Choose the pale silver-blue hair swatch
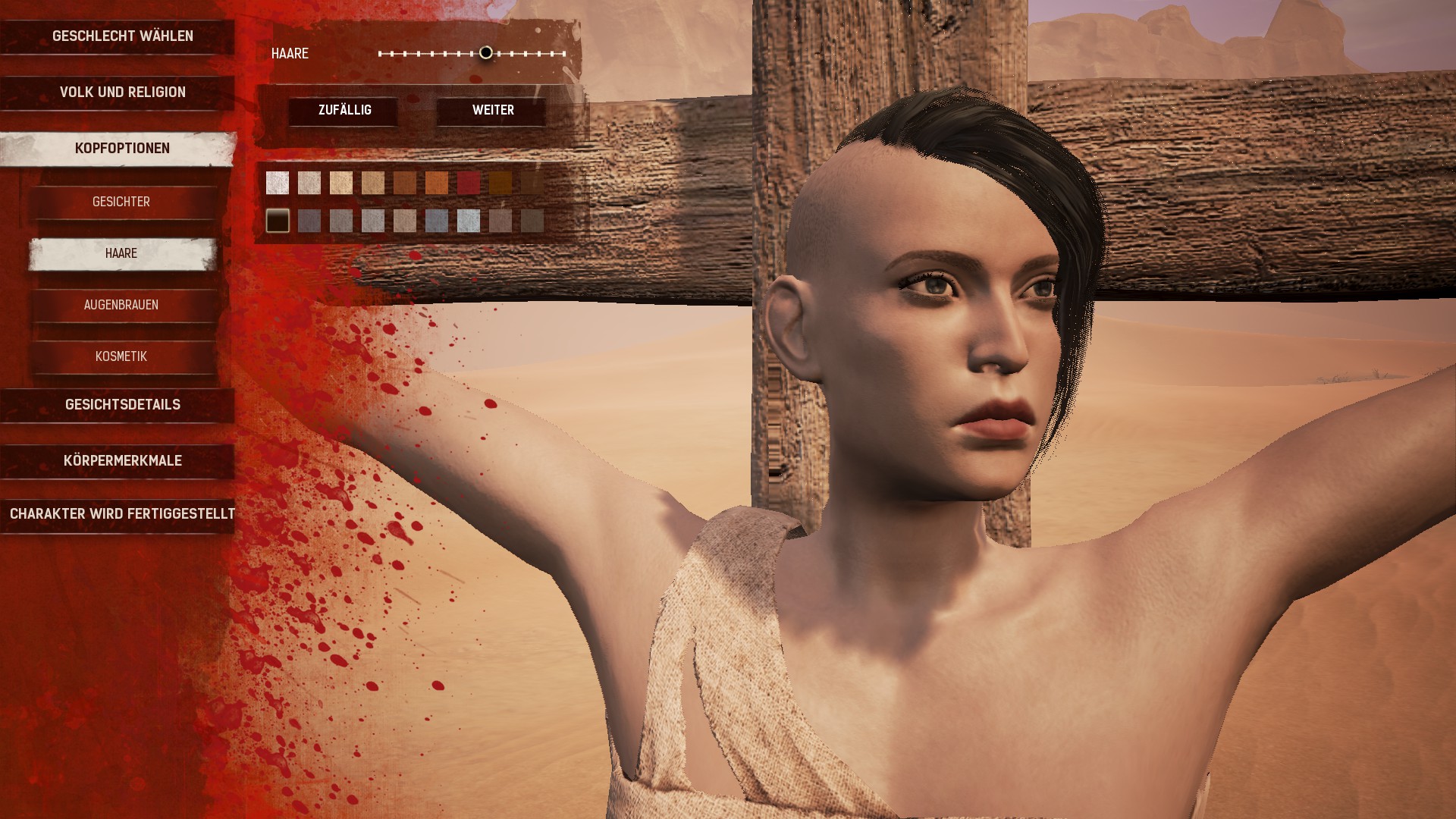 (x=469, y=221)
